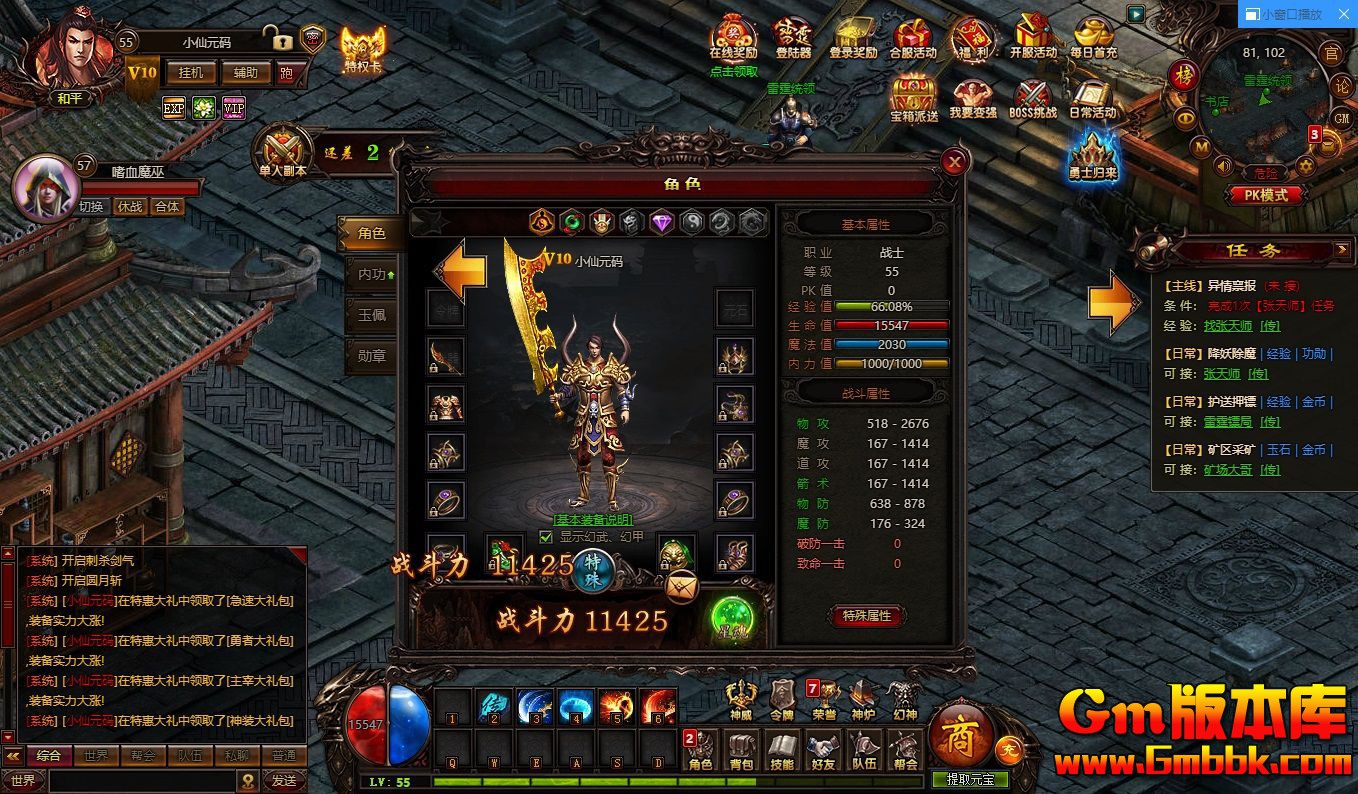Open the 每日首充 event icon
Screen dimensions: 1358x794
pyautogui.click(x=1093, y=40)
